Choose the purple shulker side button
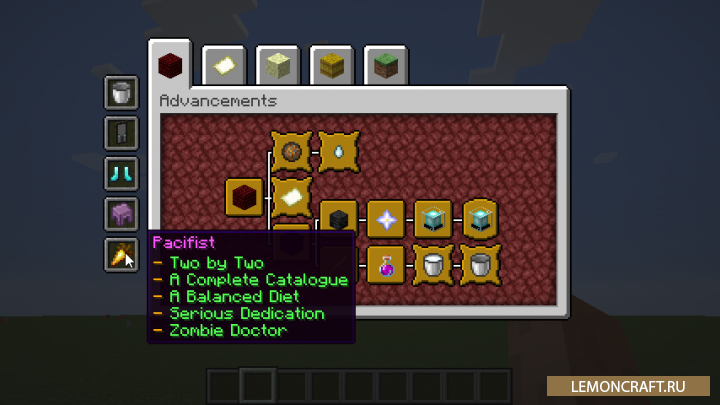The height and width of the screenshot is (405, 720). pos(122,214)
